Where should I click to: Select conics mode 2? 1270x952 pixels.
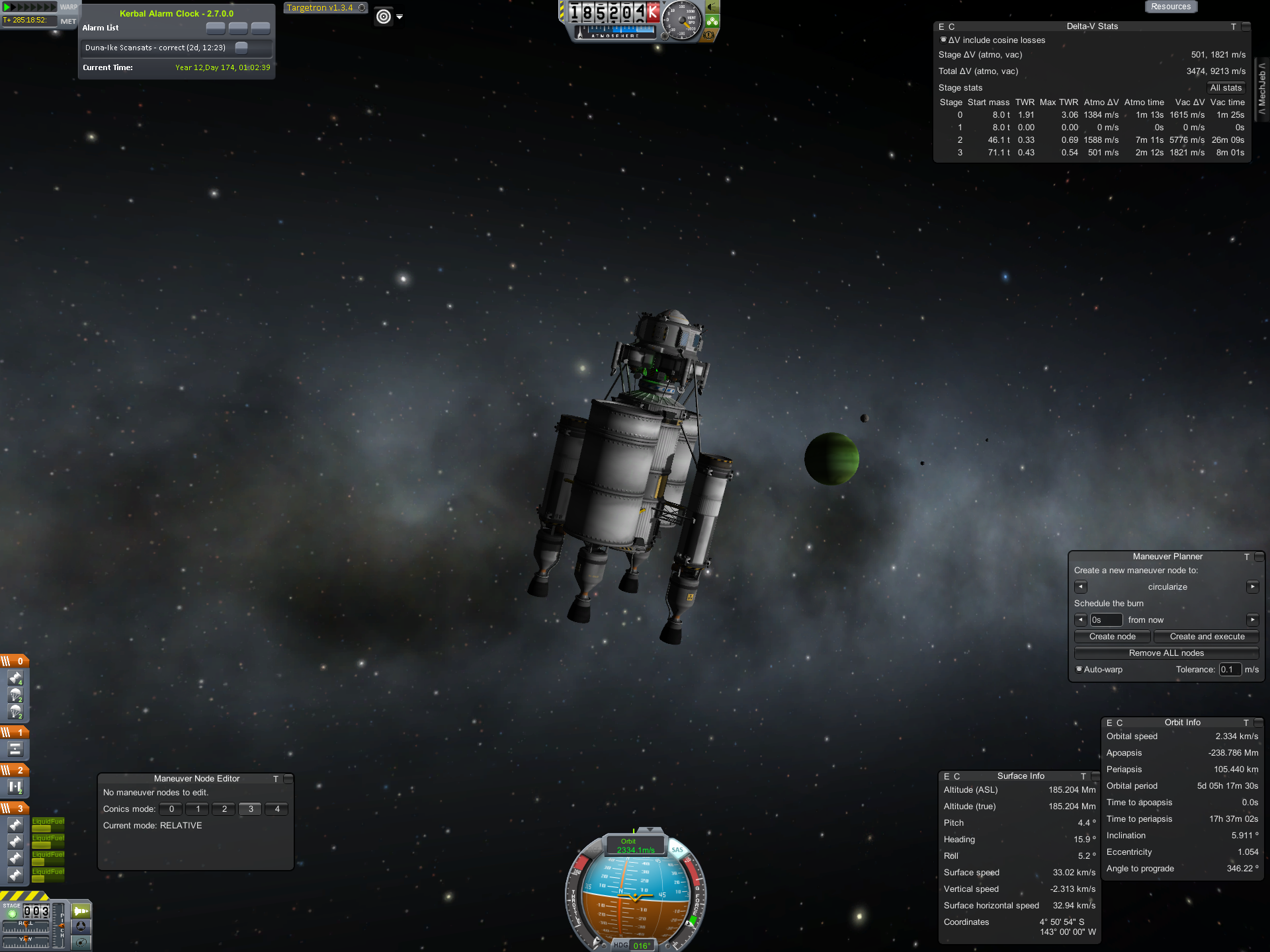coord(224,809)
